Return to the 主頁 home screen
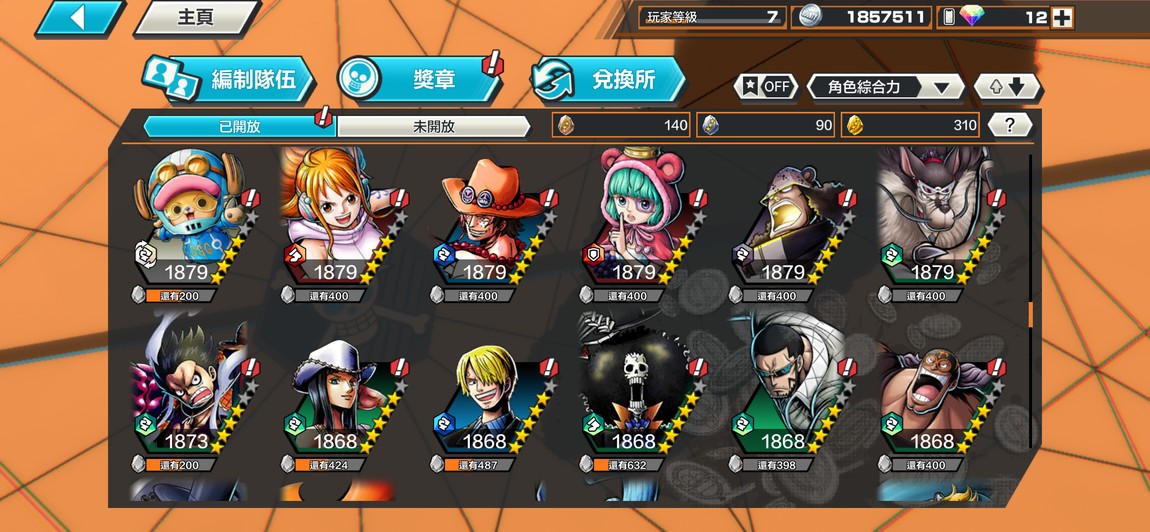 click(196, 18)
